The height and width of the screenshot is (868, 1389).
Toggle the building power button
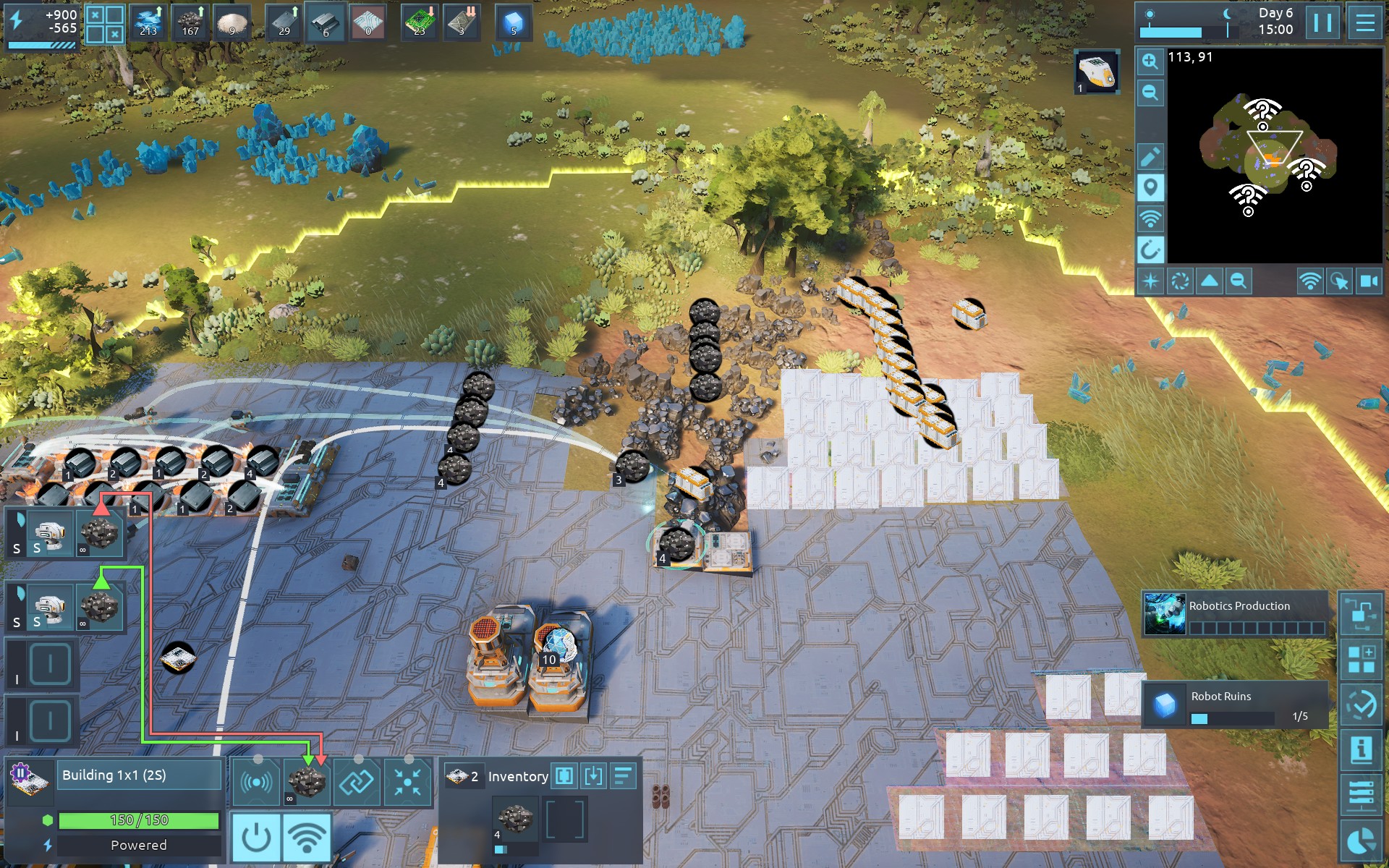[x=256, y=837]
